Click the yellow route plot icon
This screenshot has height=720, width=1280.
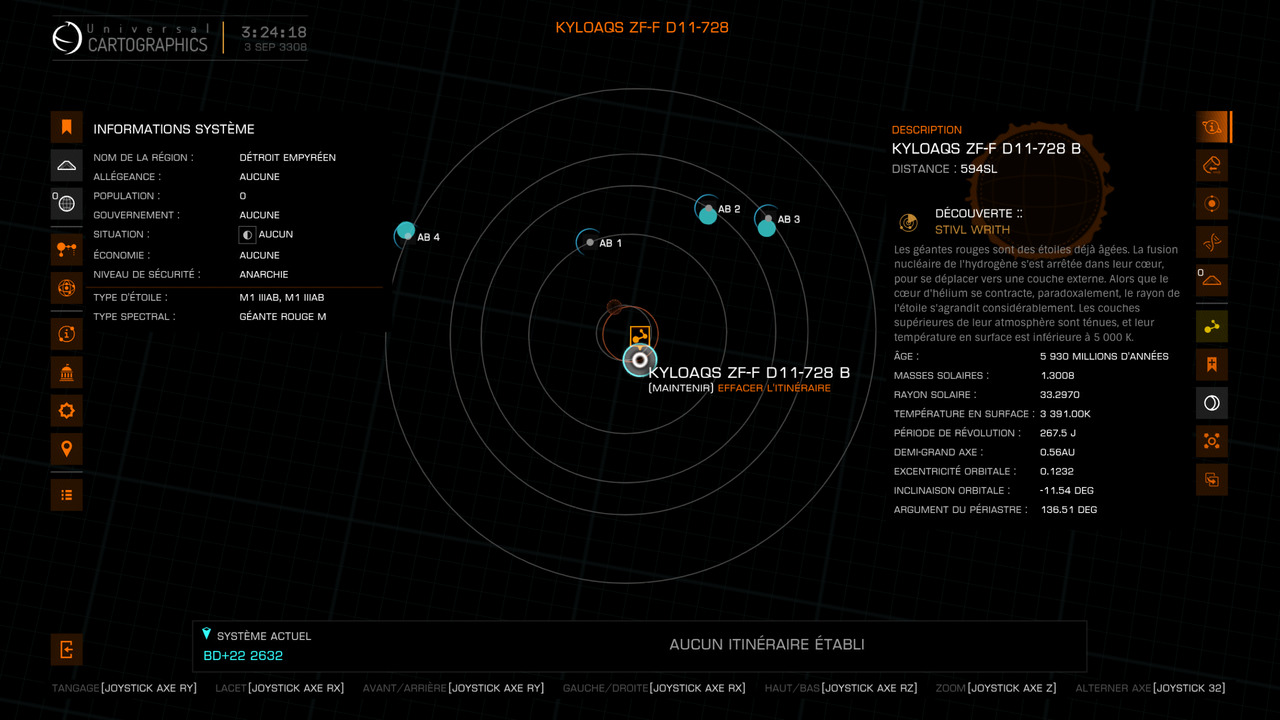coord(1212,327)
